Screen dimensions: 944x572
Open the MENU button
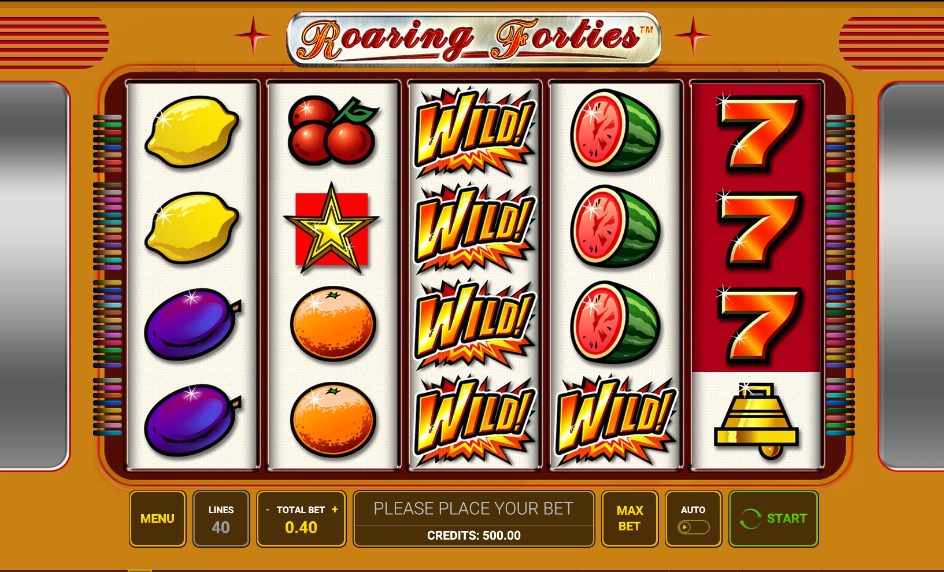coord(157,519)
